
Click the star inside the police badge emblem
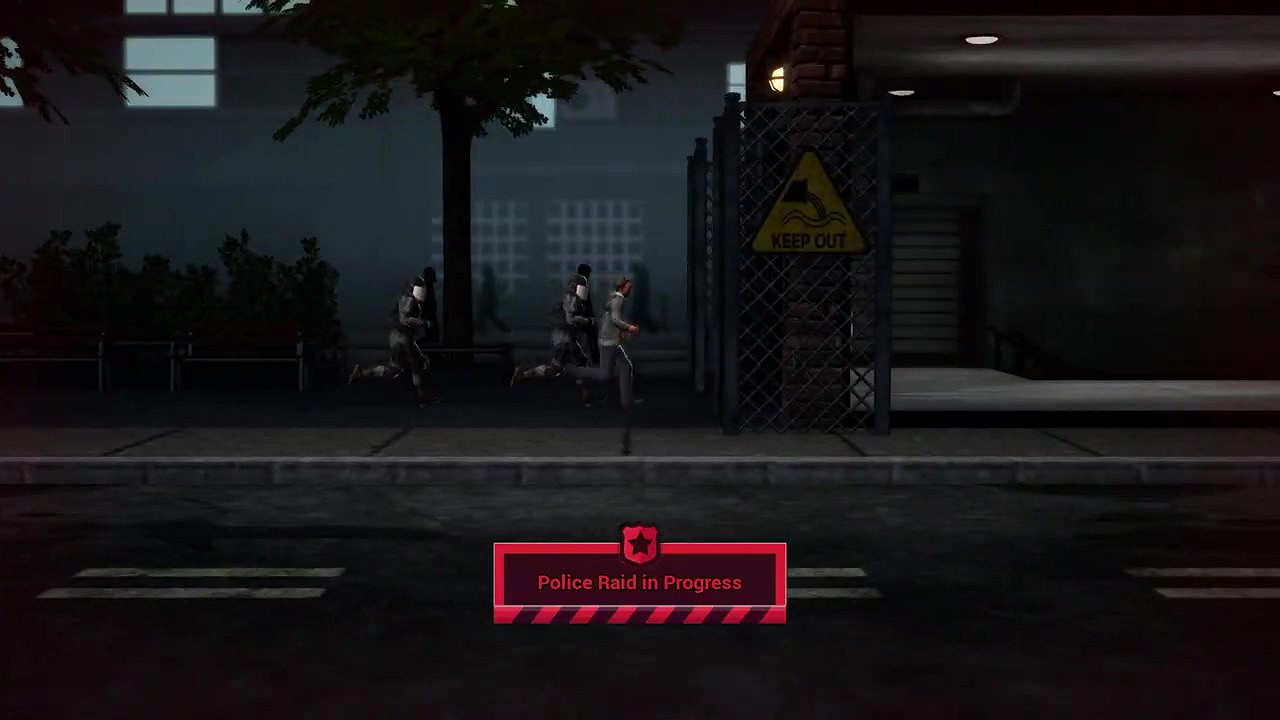[x=640, y=543]
